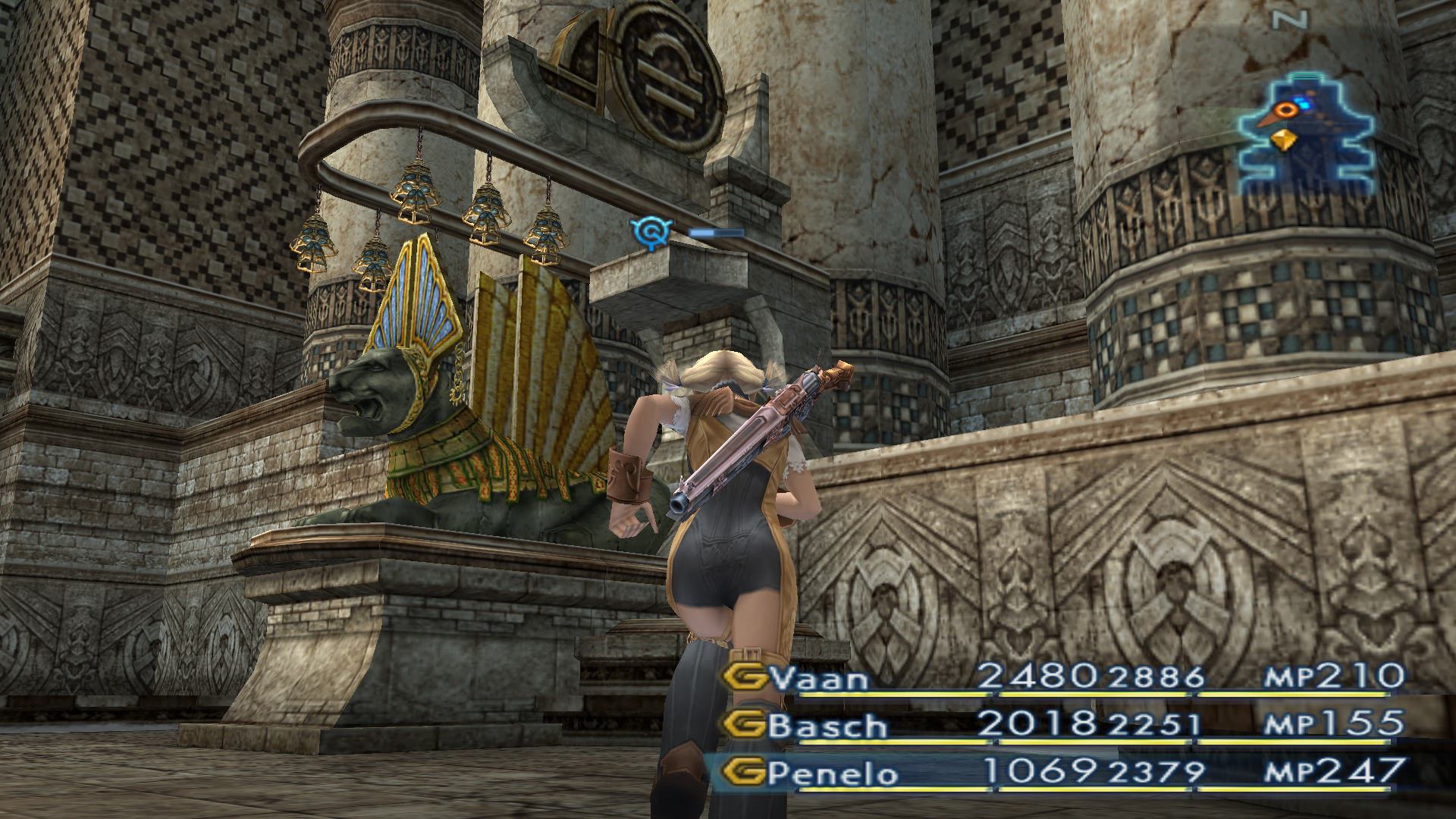Toggle the gambit icon beside Vaan
This screenshot has width=1456, height=819.
745,676
